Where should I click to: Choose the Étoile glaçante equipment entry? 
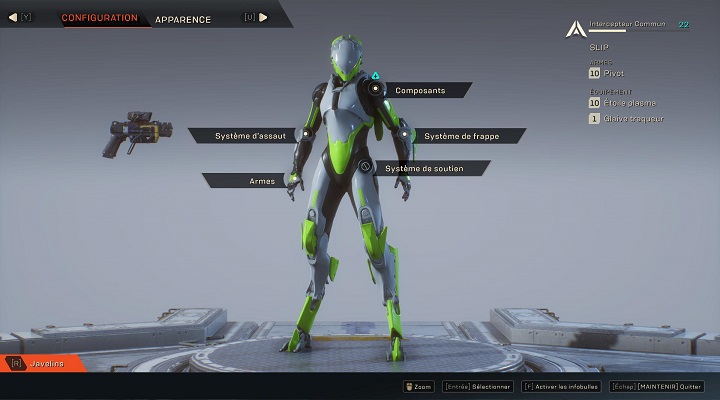pyautogui.click(x=626, y=102)
